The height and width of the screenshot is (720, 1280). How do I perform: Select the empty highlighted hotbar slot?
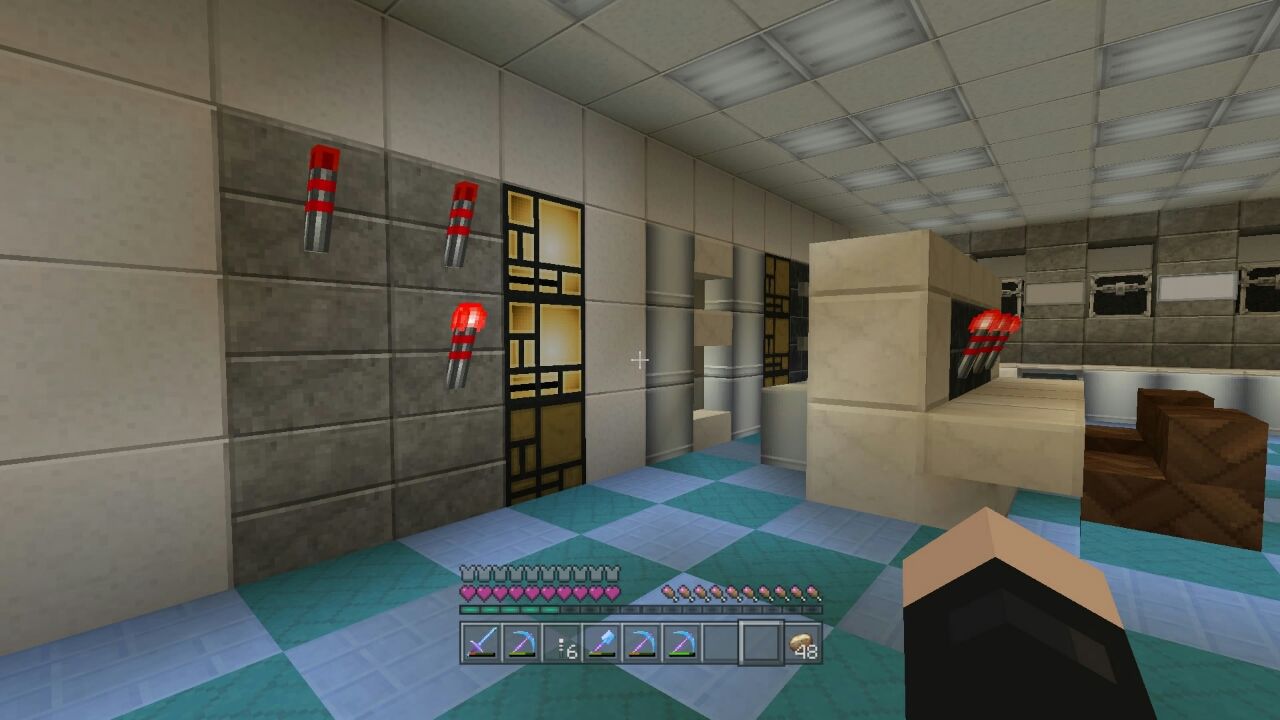coord(762,640)
